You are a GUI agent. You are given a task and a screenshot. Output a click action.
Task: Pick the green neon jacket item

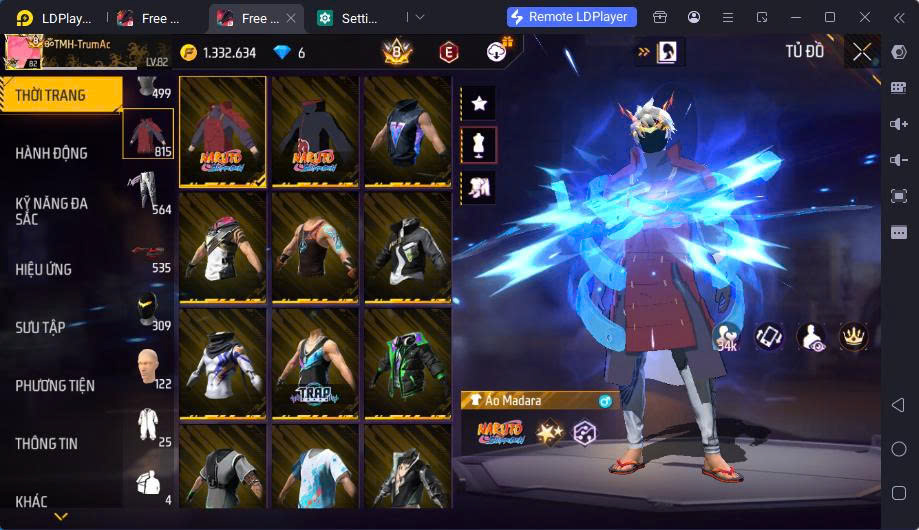(x=407, y=363)
